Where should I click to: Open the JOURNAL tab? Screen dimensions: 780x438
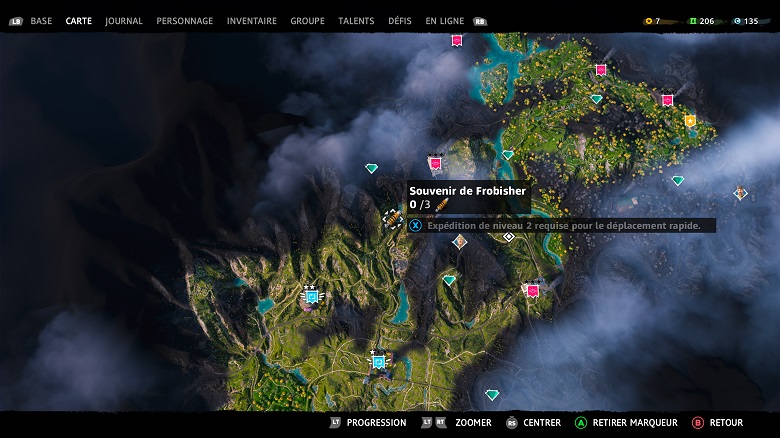tap(124, 21)
